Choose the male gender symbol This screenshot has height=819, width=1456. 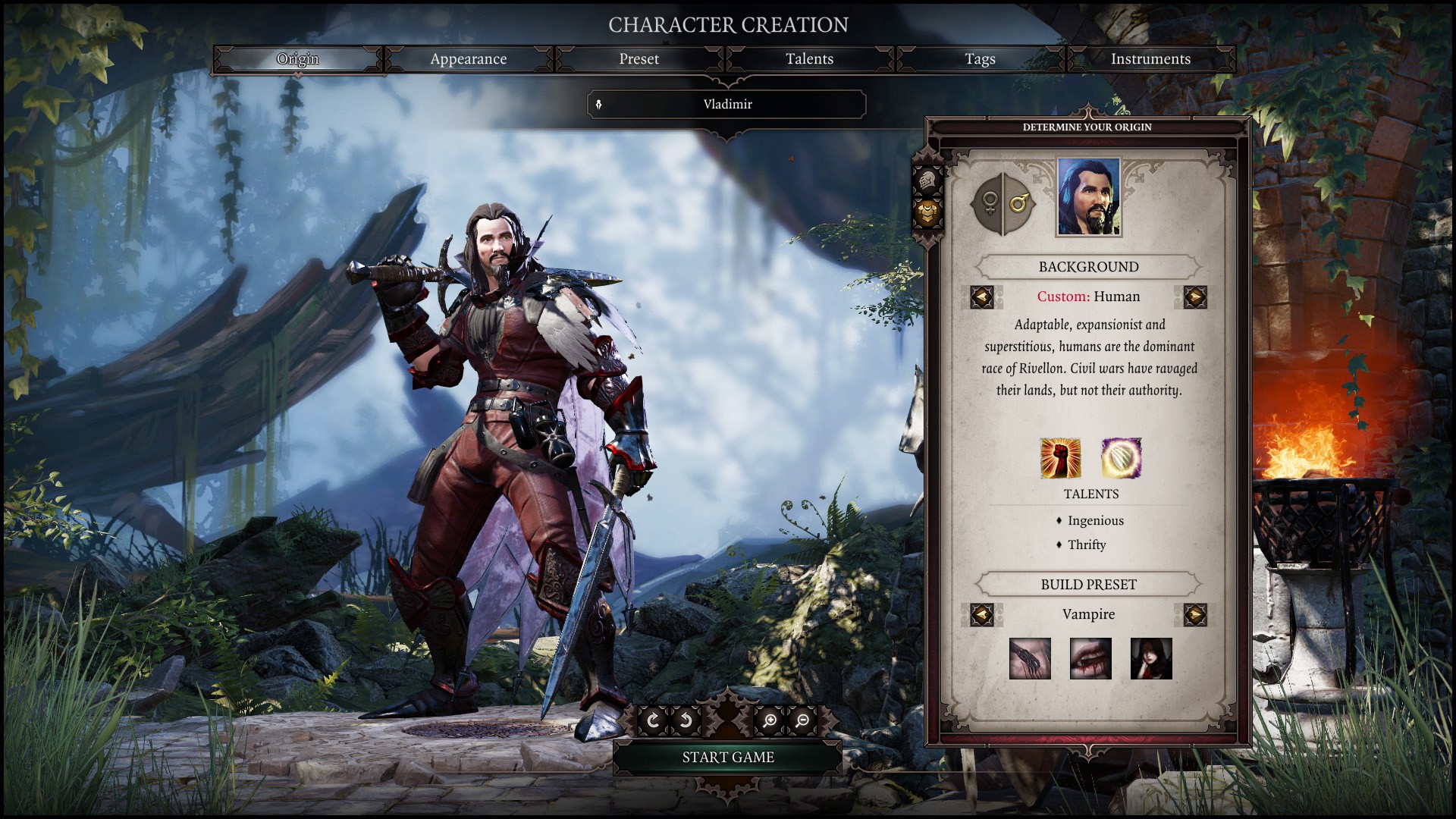point(1018,203)
